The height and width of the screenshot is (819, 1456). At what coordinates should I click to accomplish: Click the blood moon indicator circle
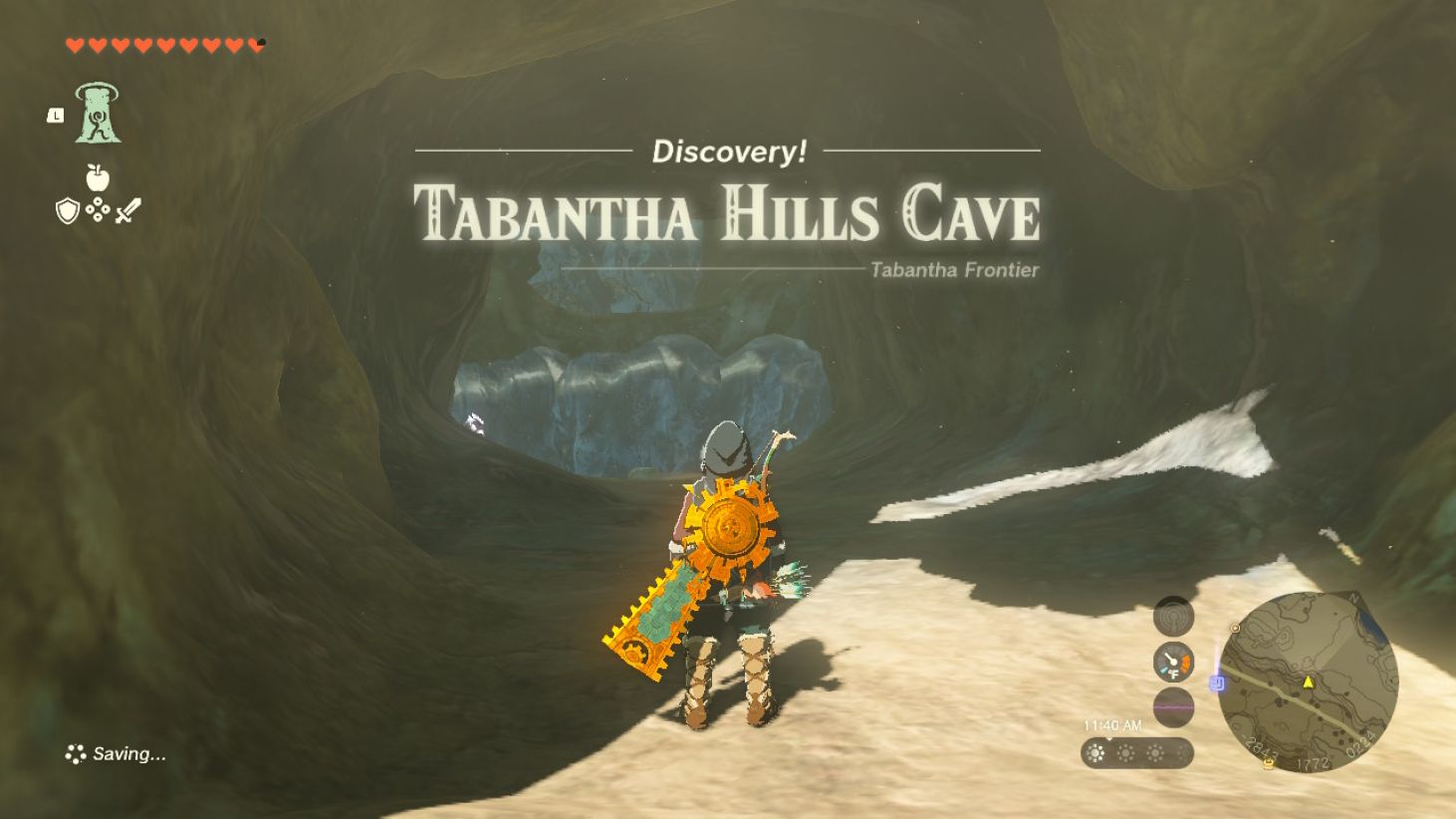1172,706
